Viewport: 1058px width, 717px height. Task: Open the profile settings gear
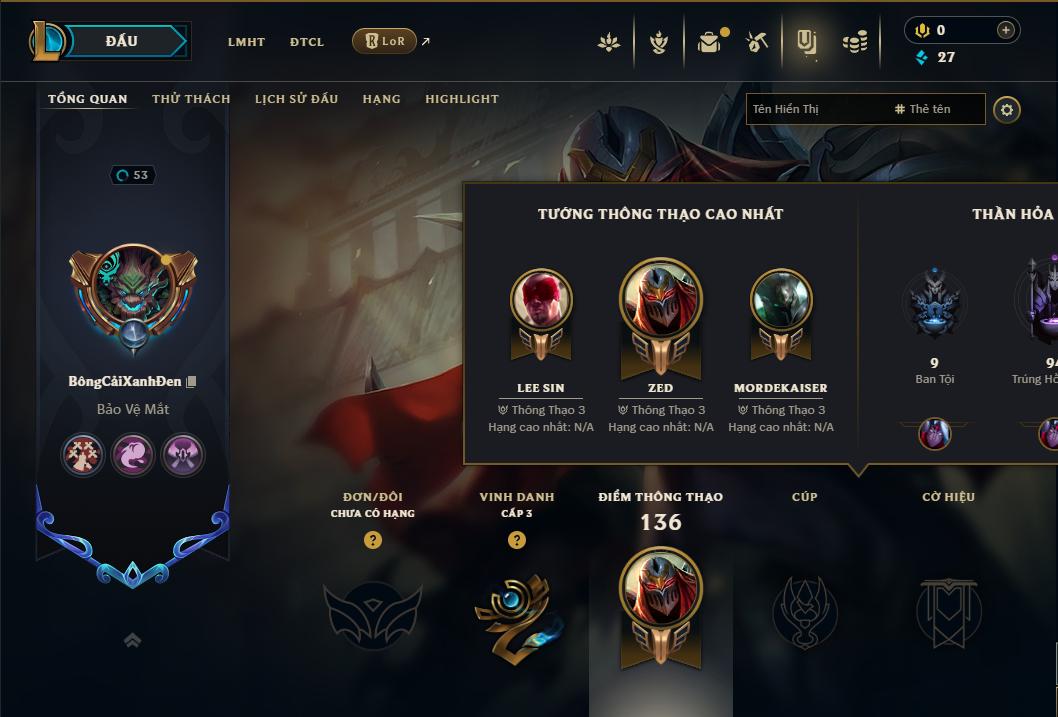1007,109
